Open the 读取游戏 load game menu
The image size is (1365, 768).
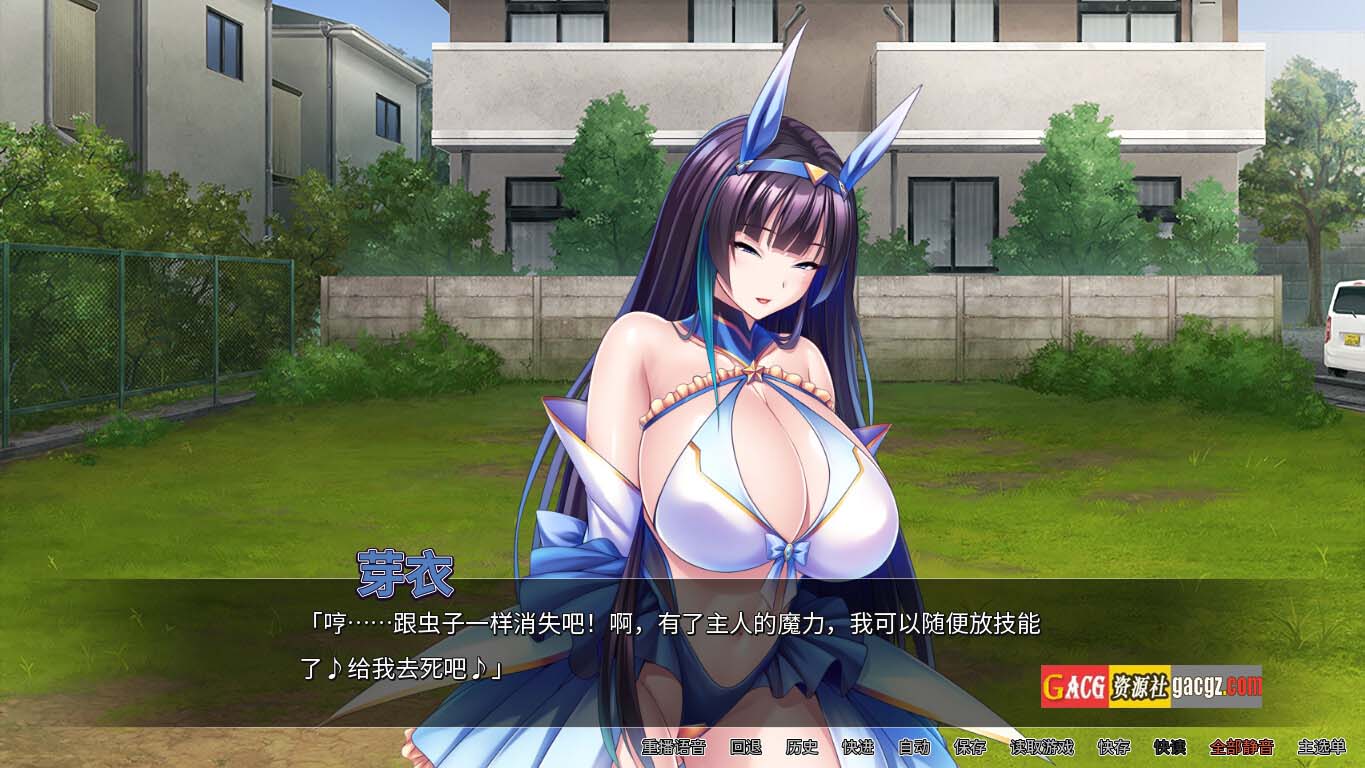(x=1041, y=747)
